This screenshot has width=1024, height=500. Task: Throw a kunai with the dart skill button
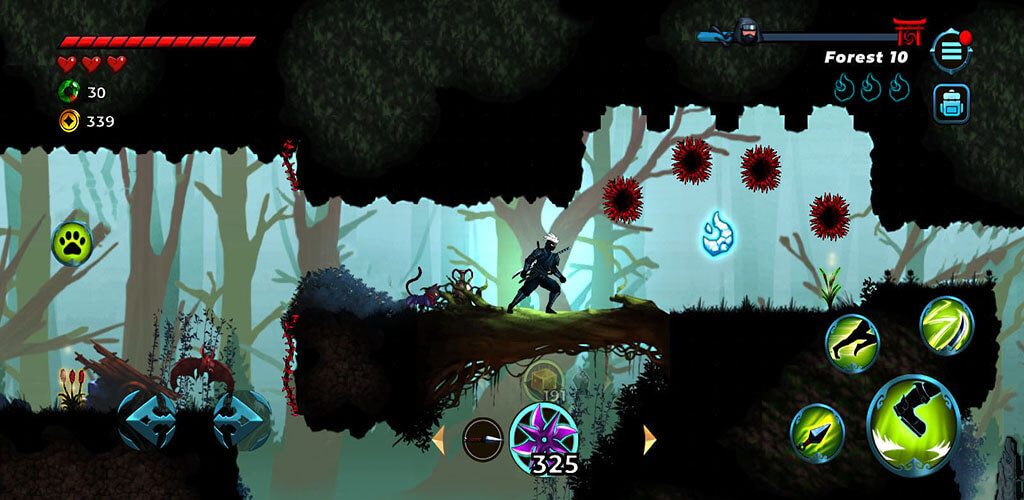[817, 432]
